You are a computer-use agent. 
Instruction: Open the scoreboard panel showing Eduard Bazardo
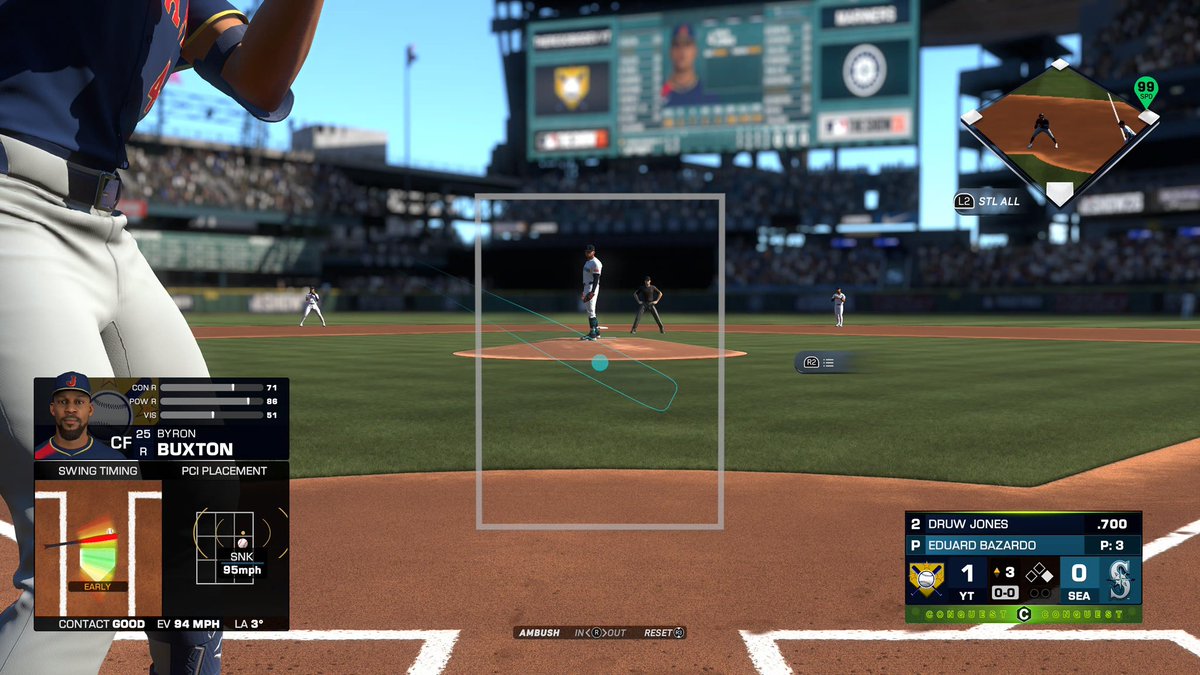(x=1023, y=545)
